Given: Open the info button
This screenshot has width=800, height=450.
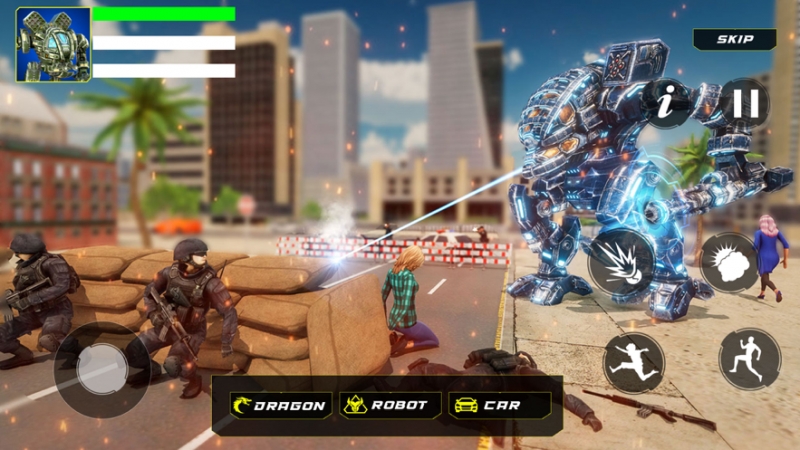Looking at the screenshot, I should click(x=668, y=103).
